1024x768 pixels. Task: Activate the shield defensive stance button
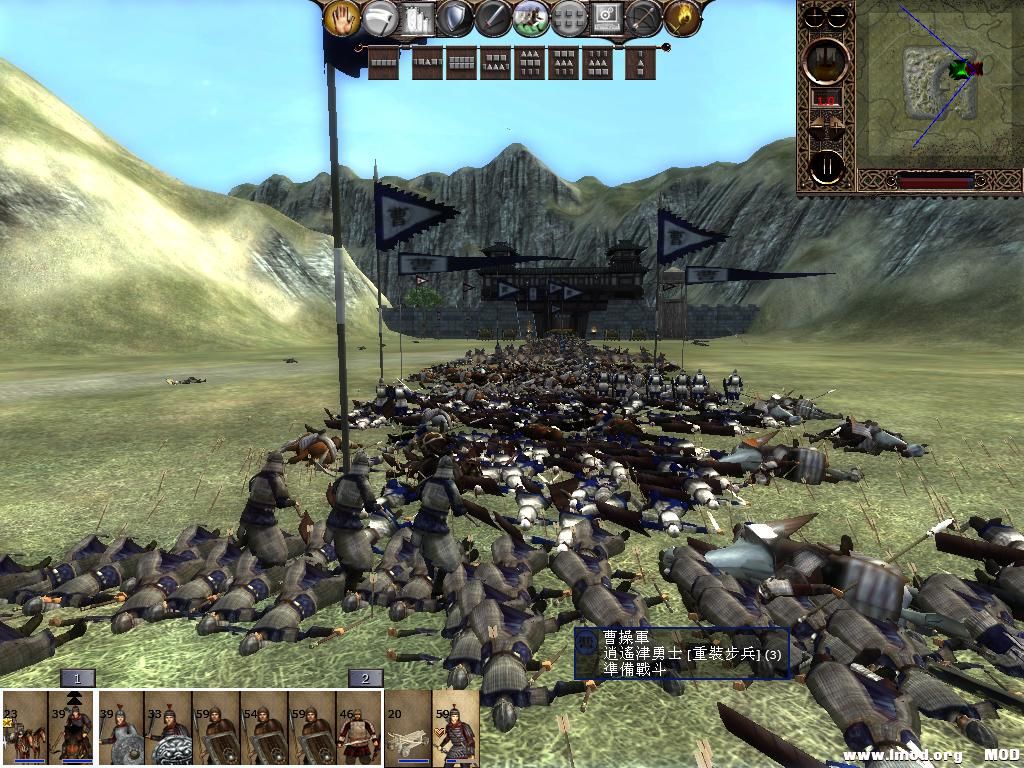456,17
